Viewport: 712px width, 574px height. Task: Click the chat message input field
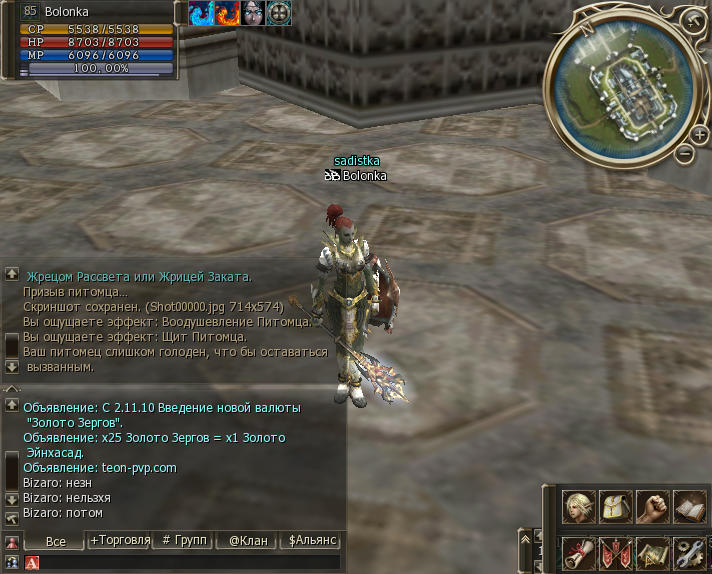pos(190,563)
